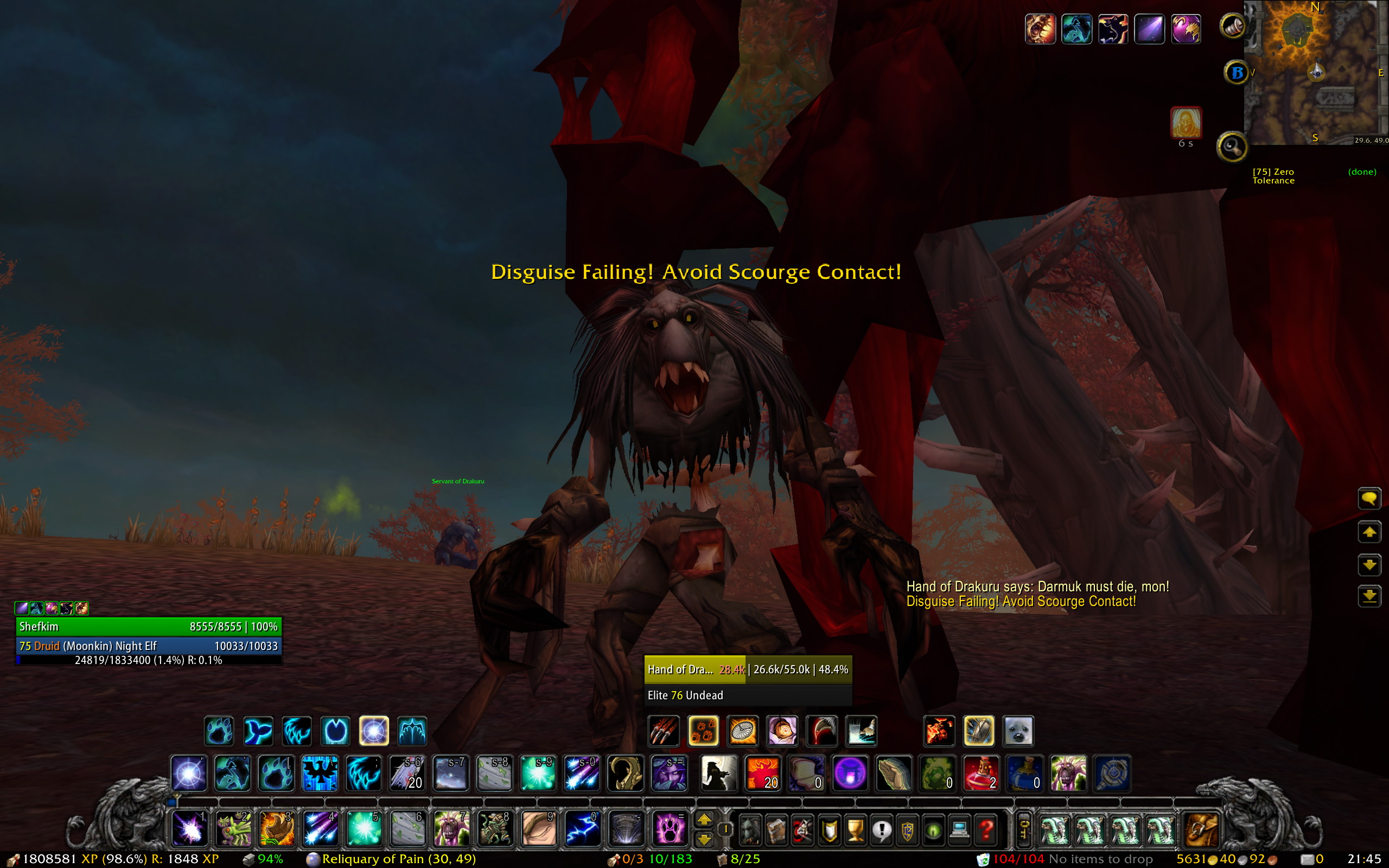Click the magnifying glass tracking button
This screenshot has height=868, width=1389.
pos(1231,148)
